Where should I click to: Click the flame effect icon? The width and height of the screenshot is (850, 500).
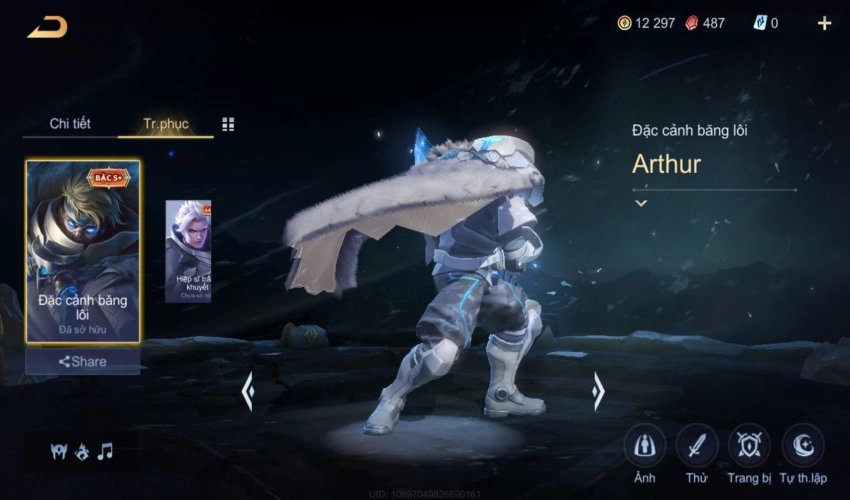[81, 451]
